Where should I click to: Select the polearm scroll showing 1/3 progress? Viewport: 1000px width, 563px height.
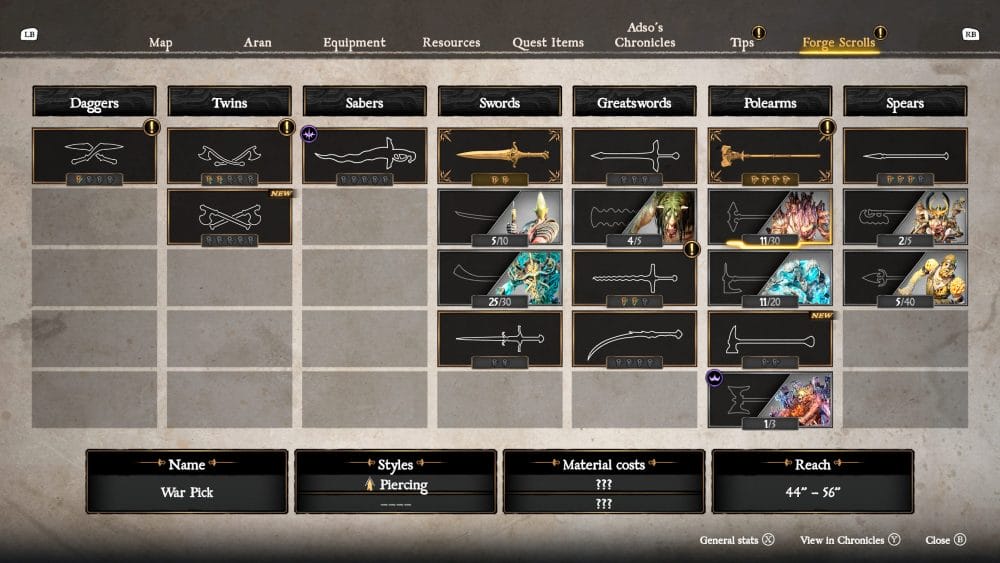point(770,400)
